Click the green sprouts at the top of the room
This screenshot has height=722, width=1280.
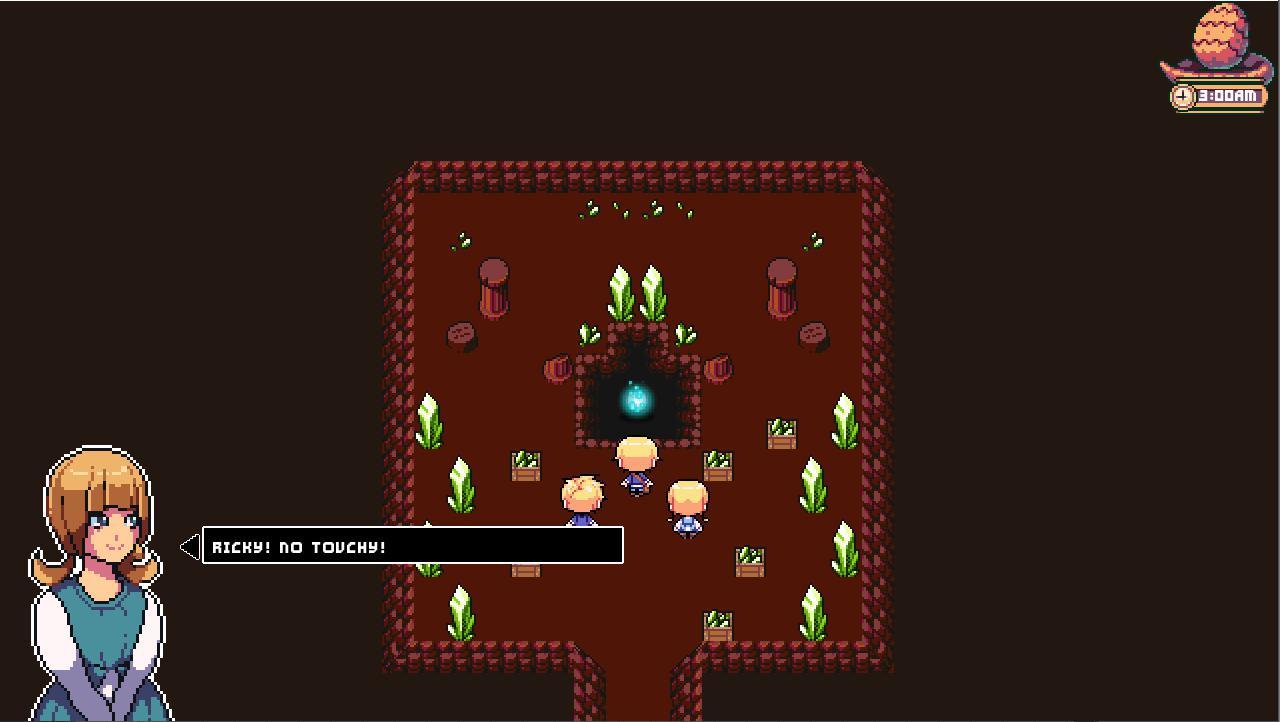pyautogui.click(x=630, y=212)
